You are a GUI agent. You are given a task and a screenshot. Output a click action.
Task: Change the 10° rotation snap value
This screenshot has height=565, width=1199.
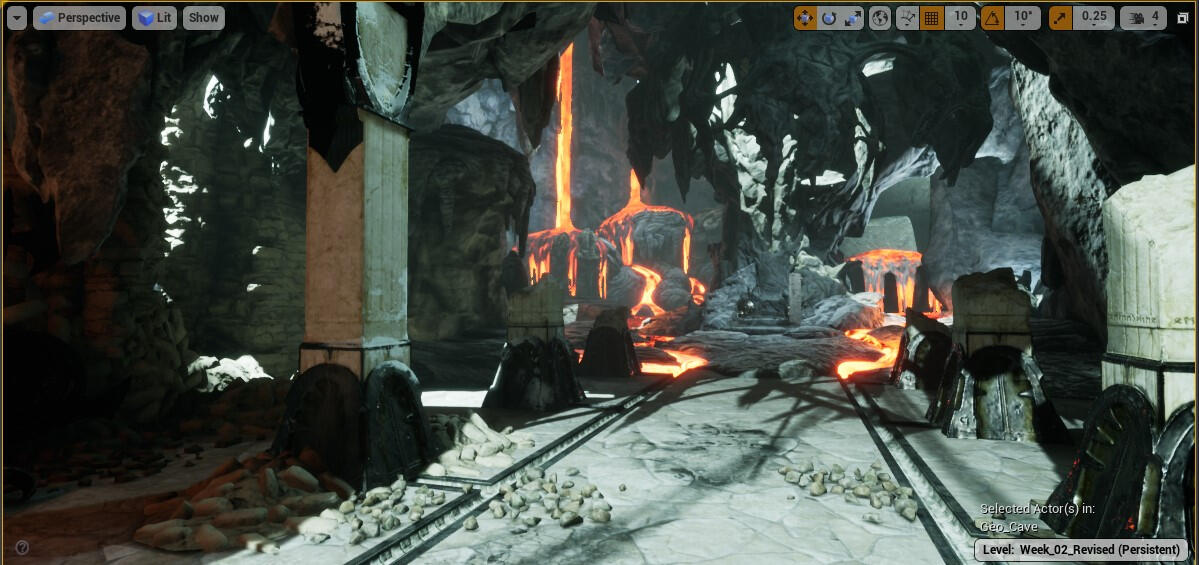point(1022,17)
